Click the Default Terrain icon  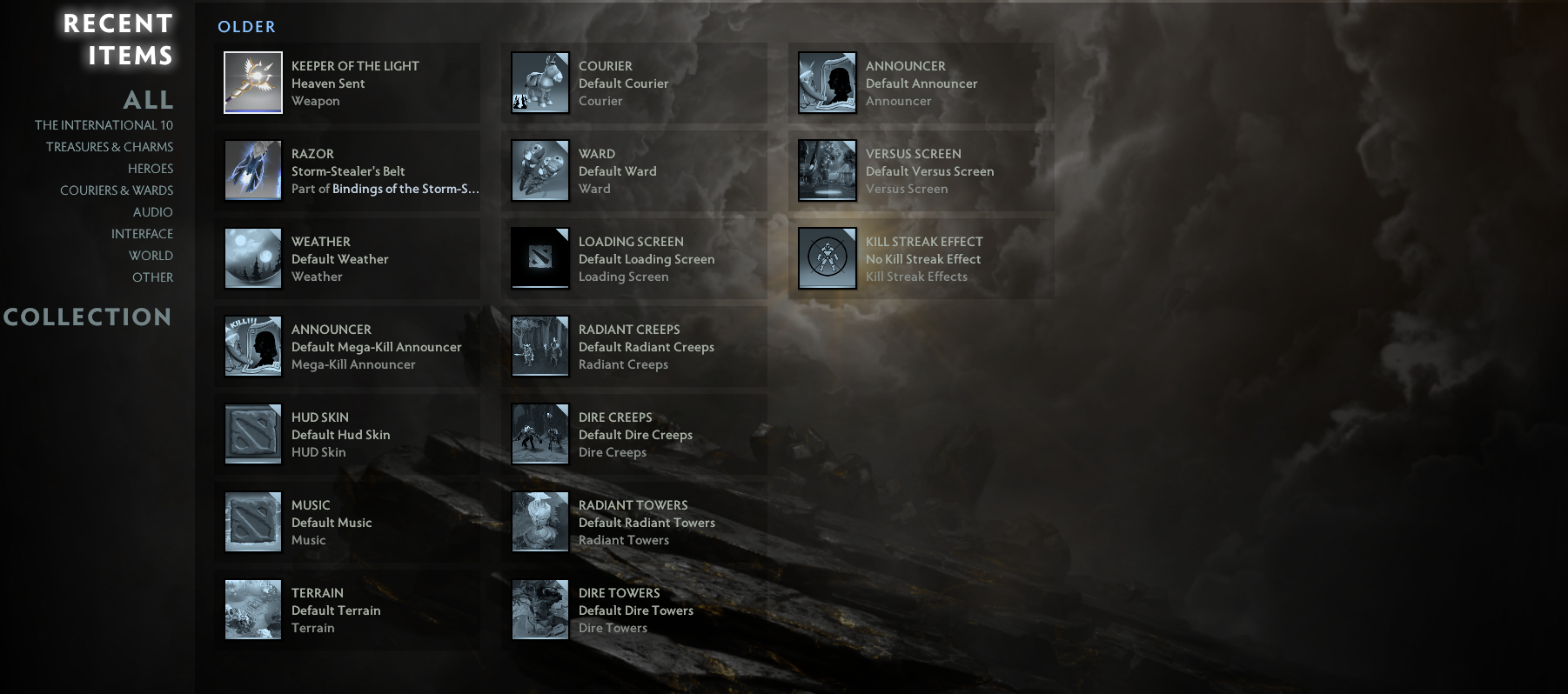tap(252, 610)
